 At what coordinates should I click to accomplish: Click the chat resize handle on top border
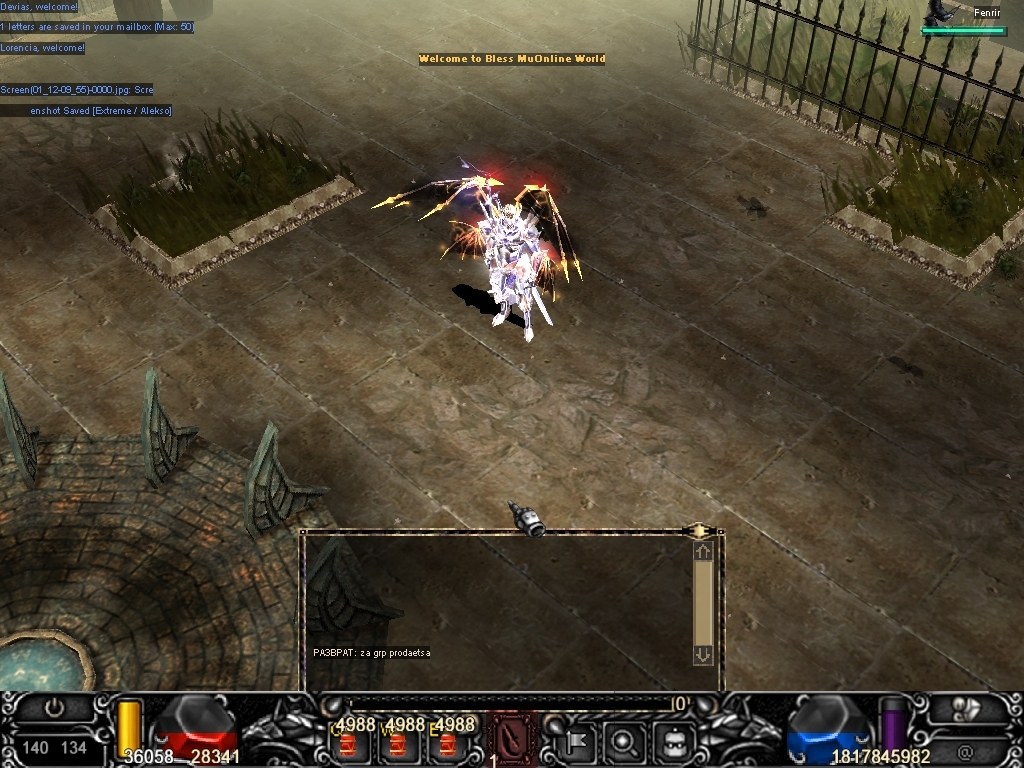(x=698, y=531)
